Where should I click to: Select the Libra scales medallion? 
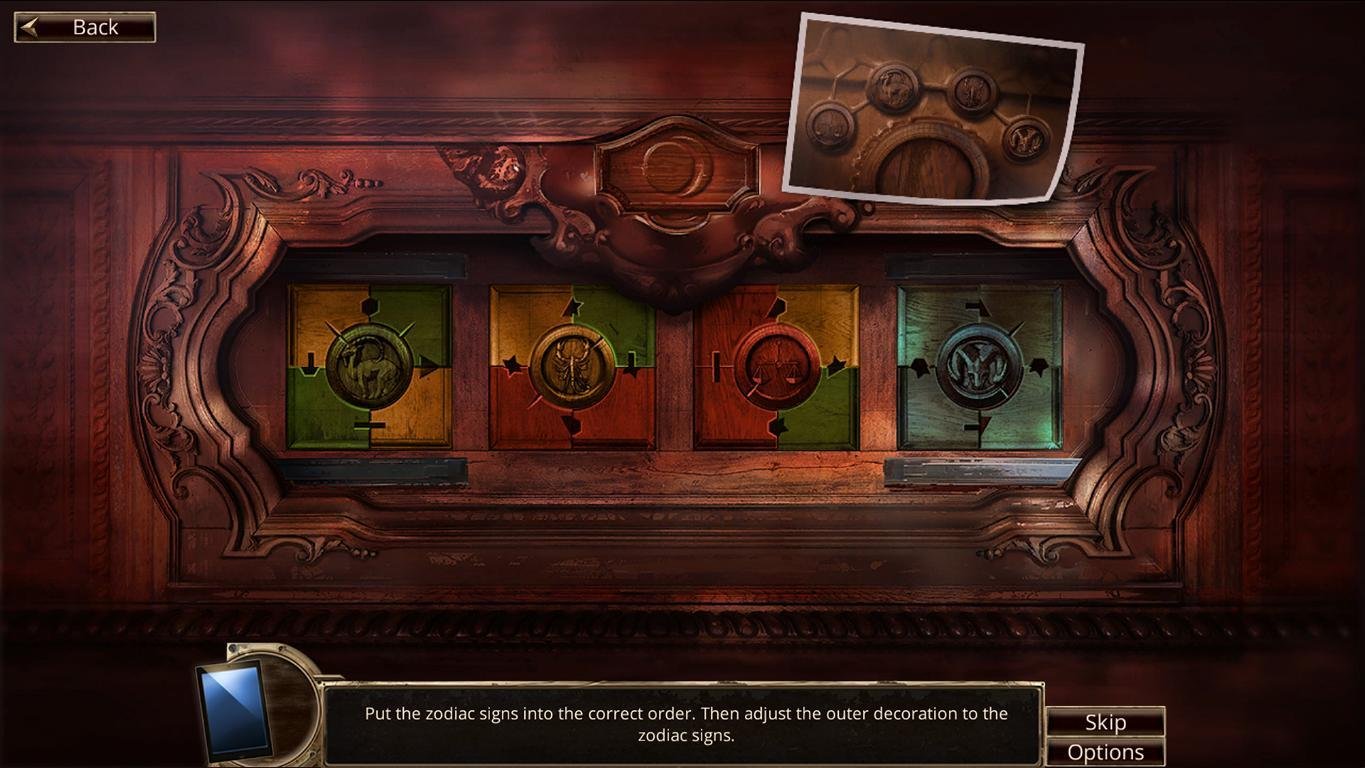(x=781, y=367)
